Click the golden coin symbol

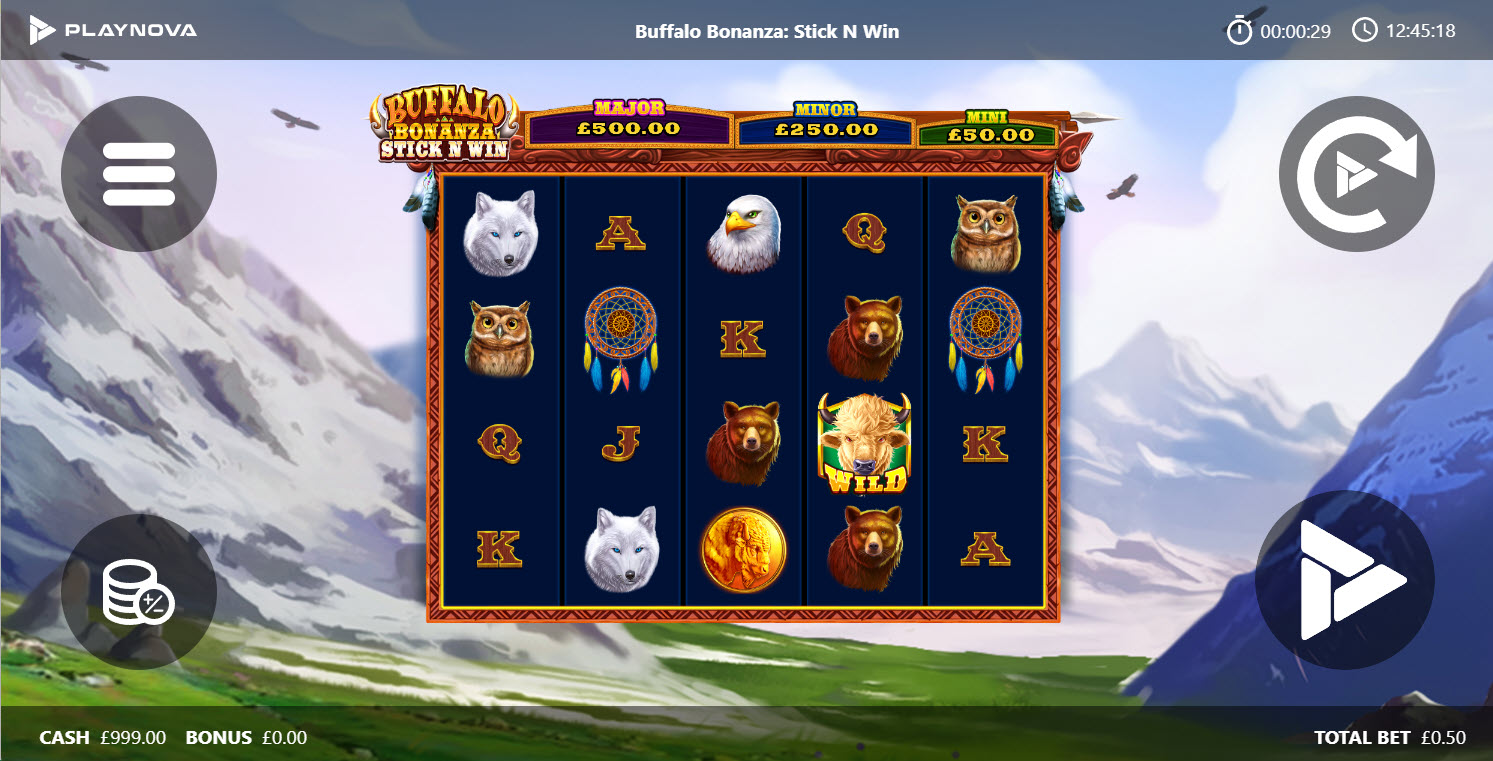click(x=744, y=548)
